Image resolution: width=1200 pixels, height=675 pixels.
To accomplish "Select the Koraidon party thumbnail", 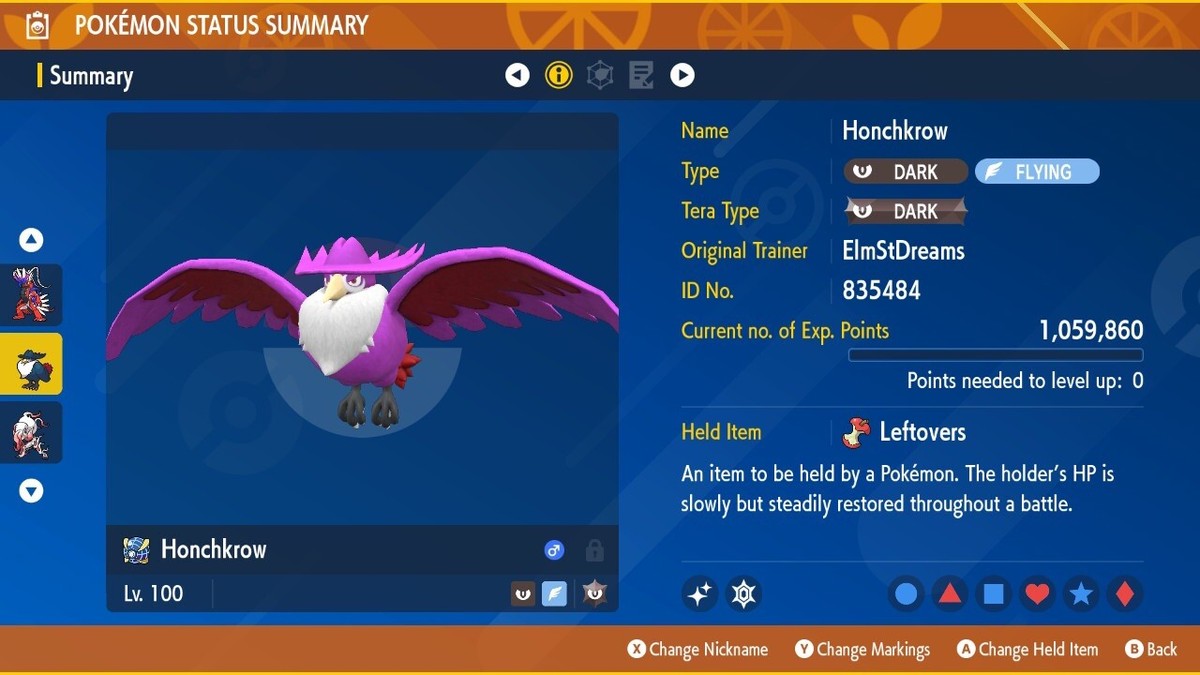I will coord(31,294).
